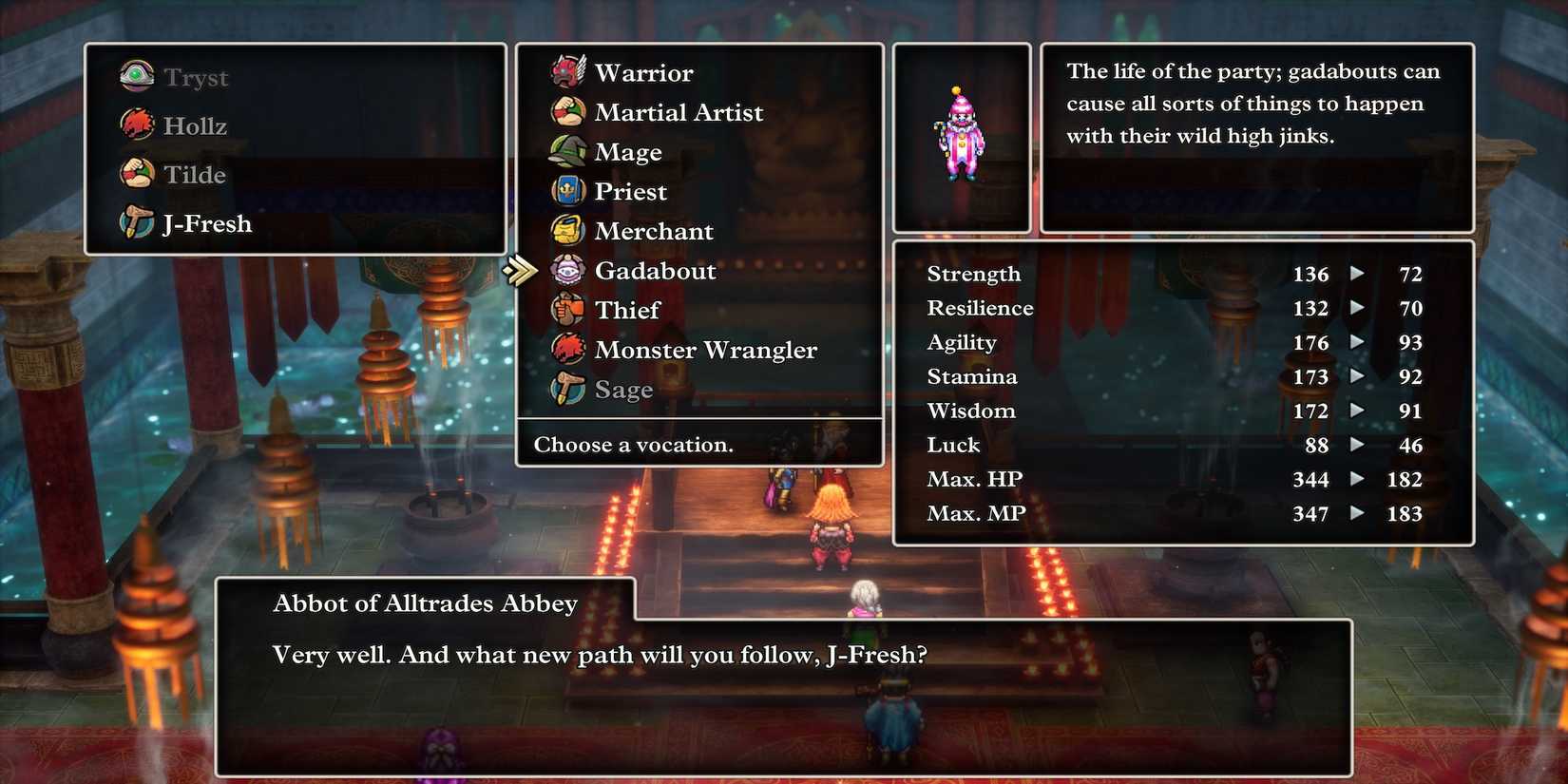Click the arrow beside the Strength stat

[x=1357, y=275]
